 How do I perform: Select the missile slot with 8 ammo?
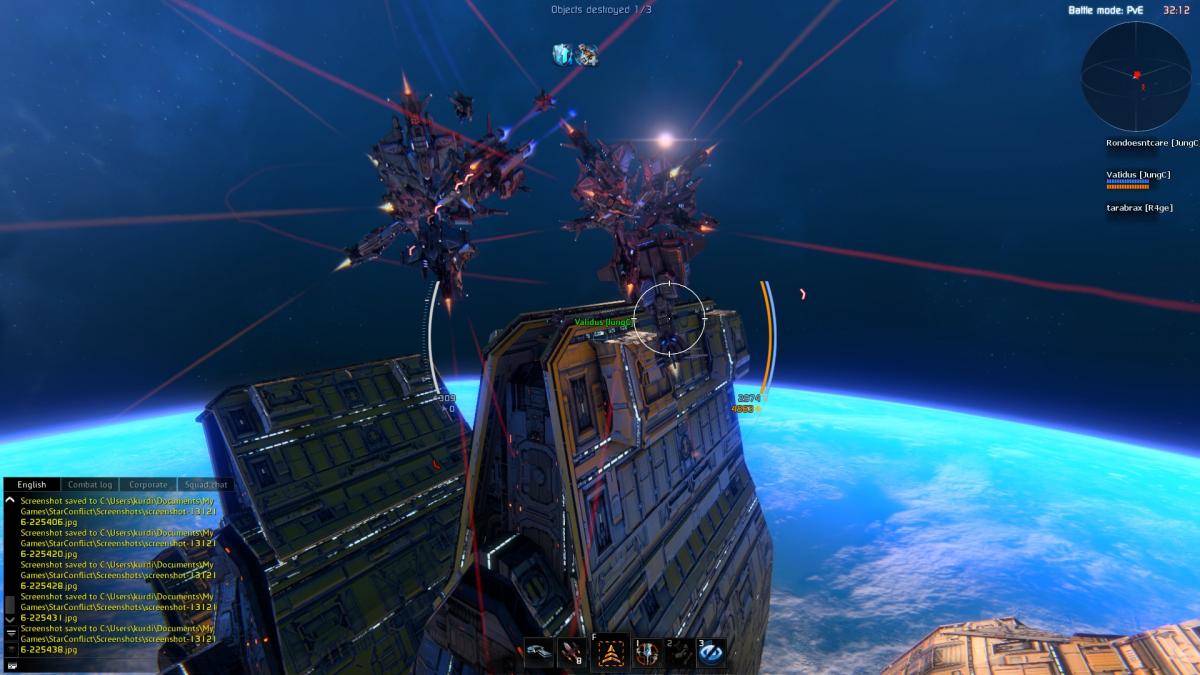pos(572,652)
